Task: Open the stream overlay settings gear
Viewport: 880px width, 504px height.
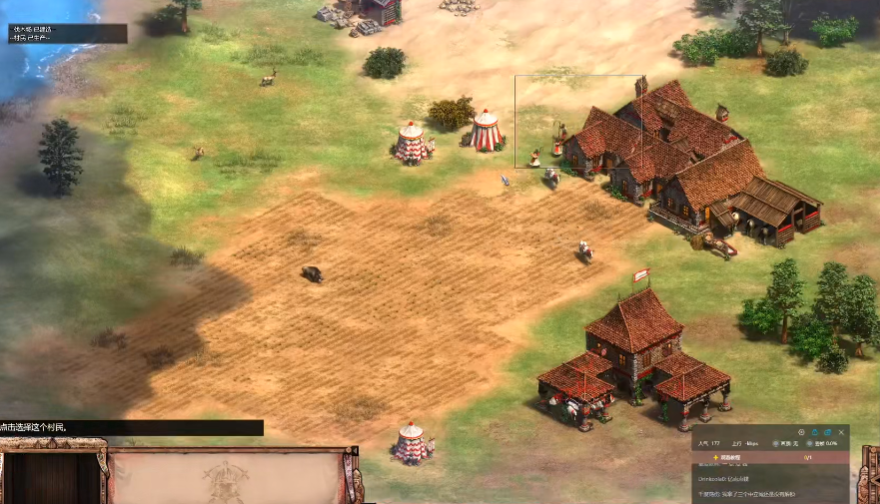Action: coord(801,432)
